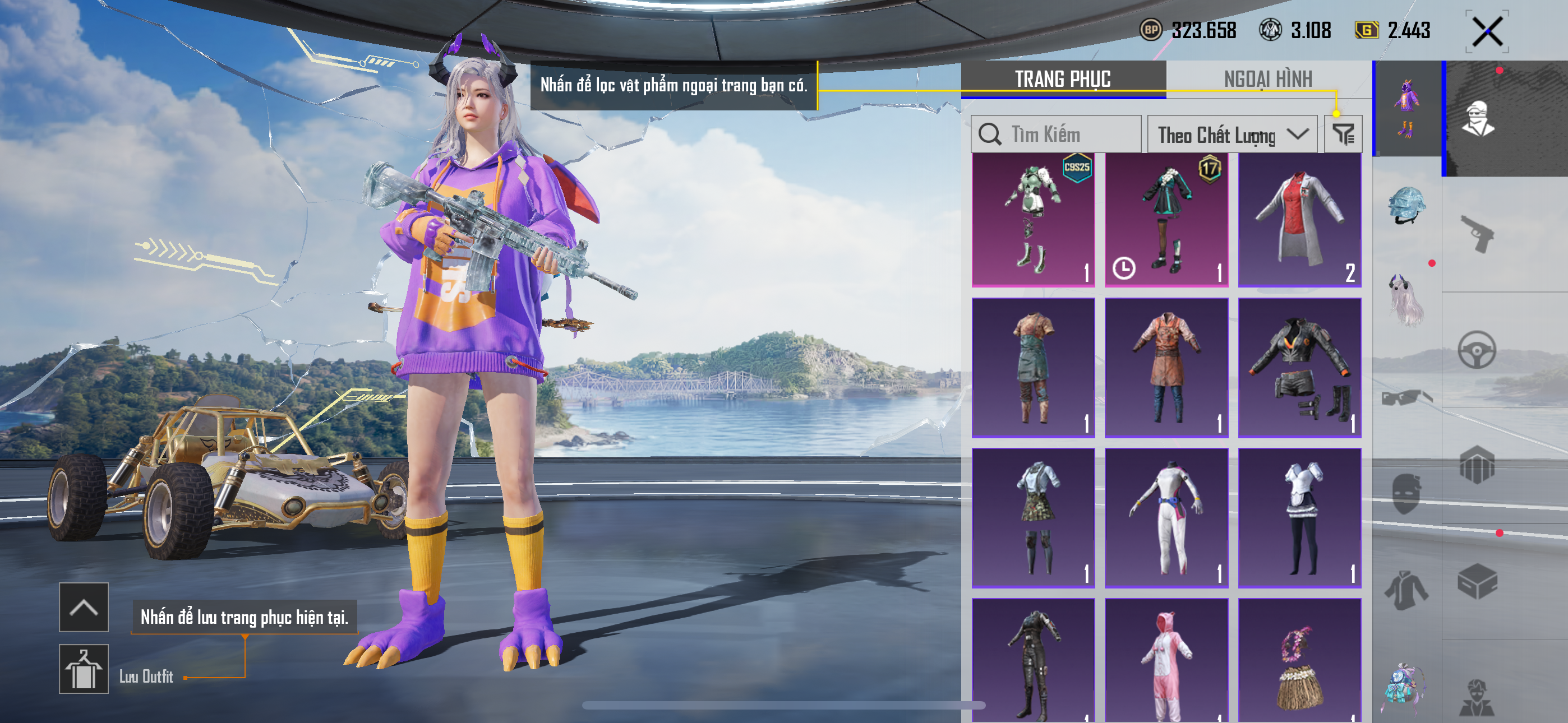The width and height of the screenshot is (1568, 723).
Task: Open the sunglasses accessory category
Action: point(1406,398)
